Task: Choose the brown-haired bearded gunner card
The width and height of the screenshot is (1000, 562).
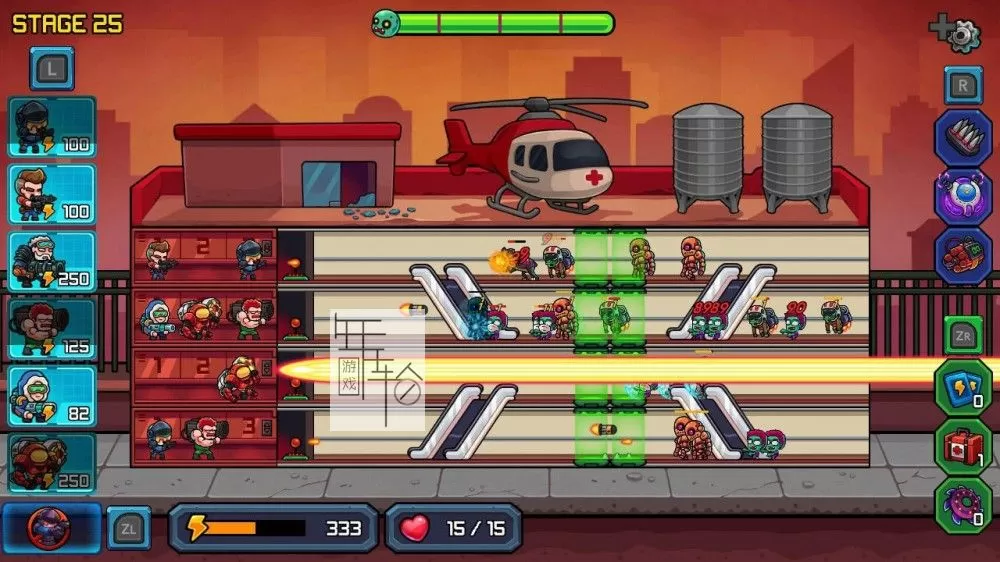Action: 52,194
